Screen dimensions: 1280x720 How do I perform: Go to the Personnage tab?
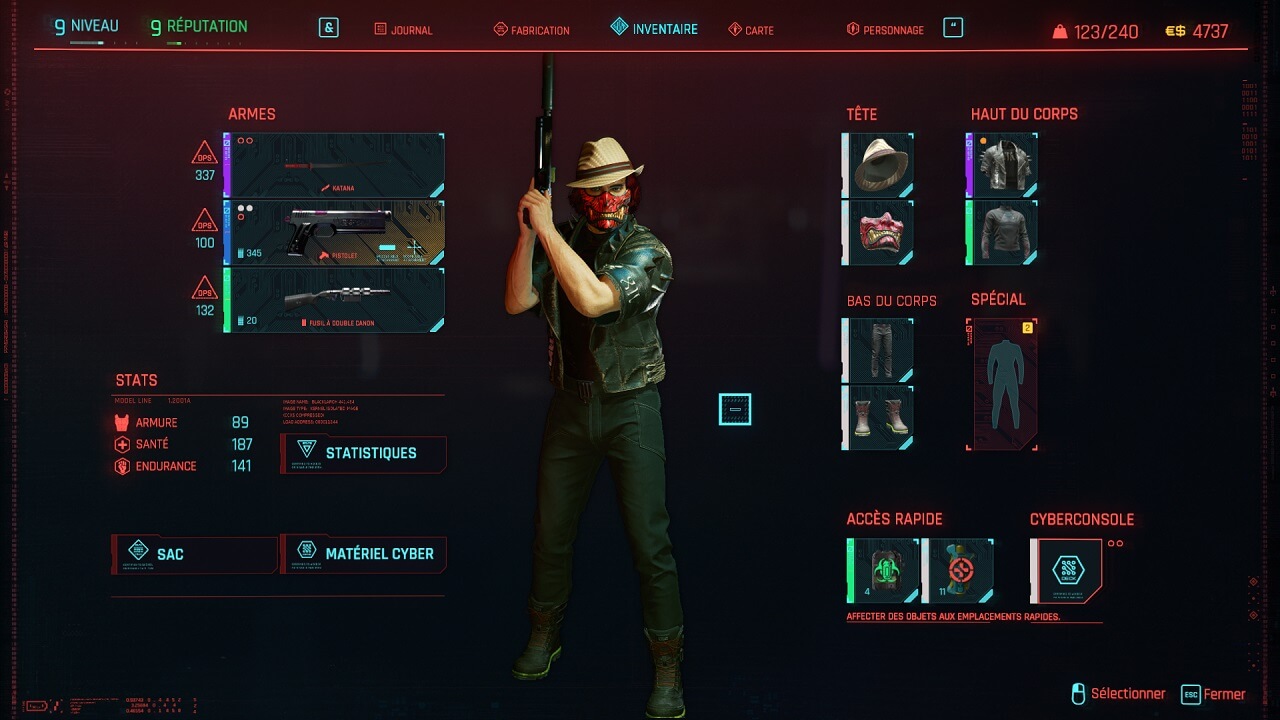(885, 30)
